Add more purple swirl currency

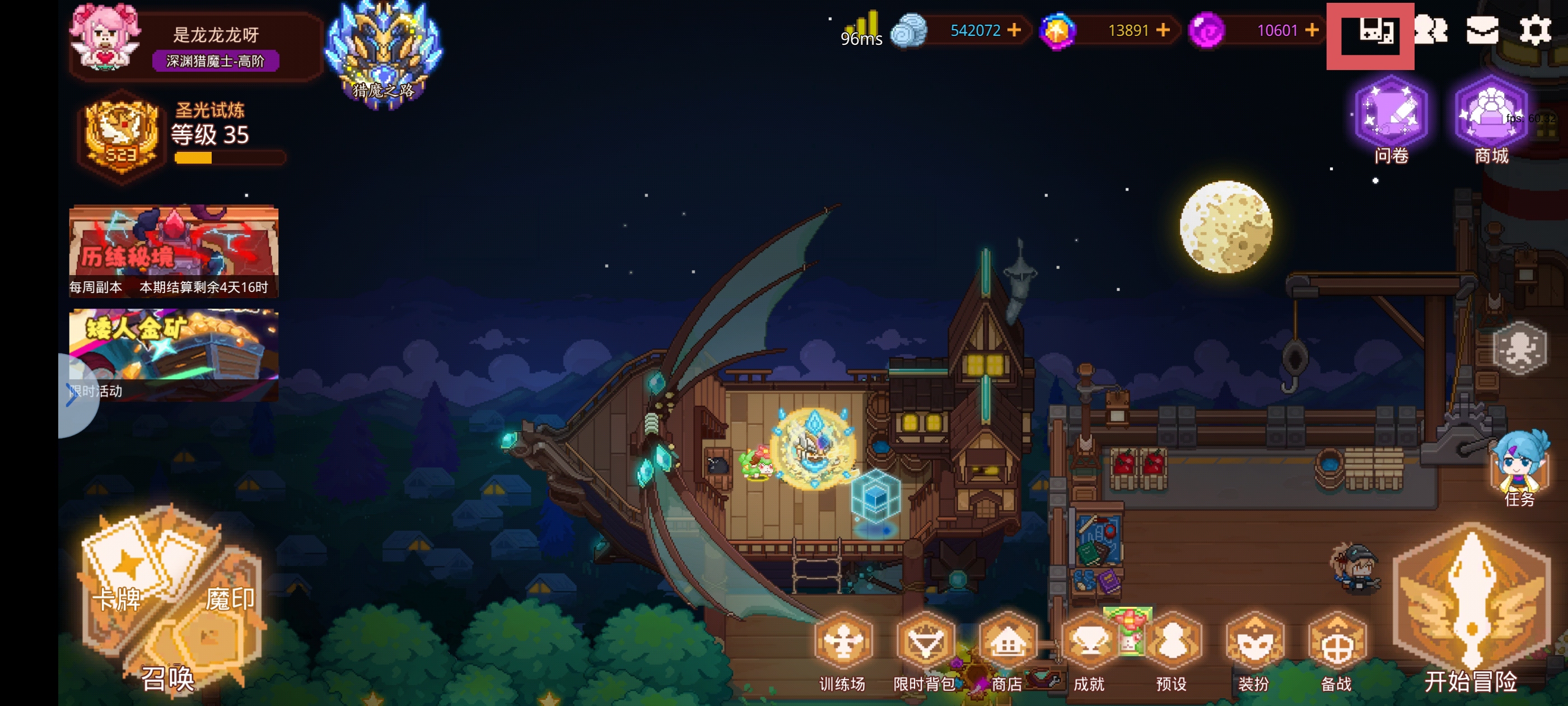(x=1312, y=30)
